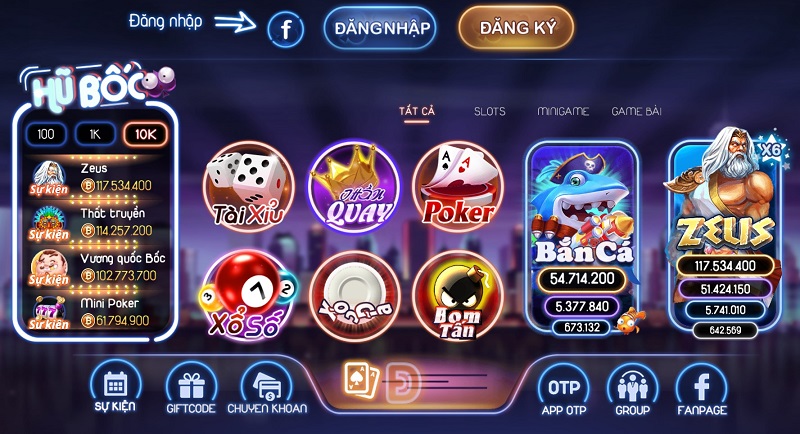800x434 pixels.
Task: Switch to the 1K jackpot tier
Action: point(95,134)
